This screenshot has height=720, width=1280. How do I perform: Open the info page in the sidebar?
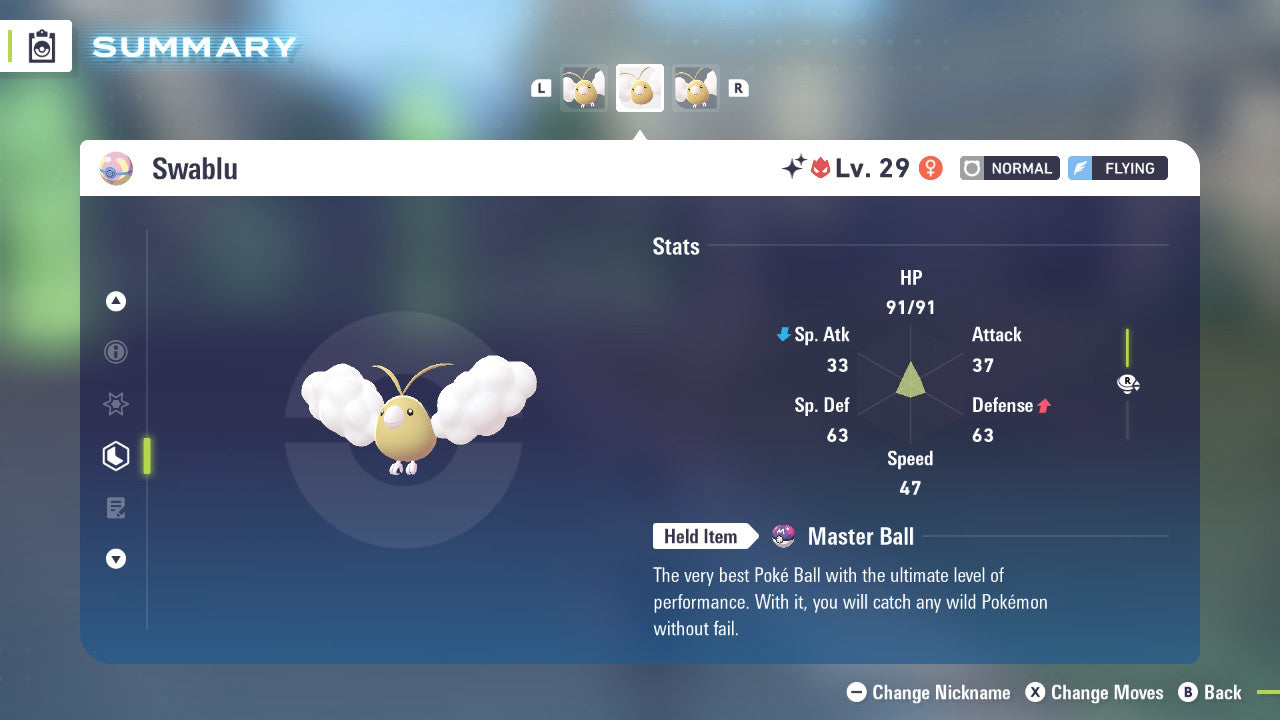[116, 352]
